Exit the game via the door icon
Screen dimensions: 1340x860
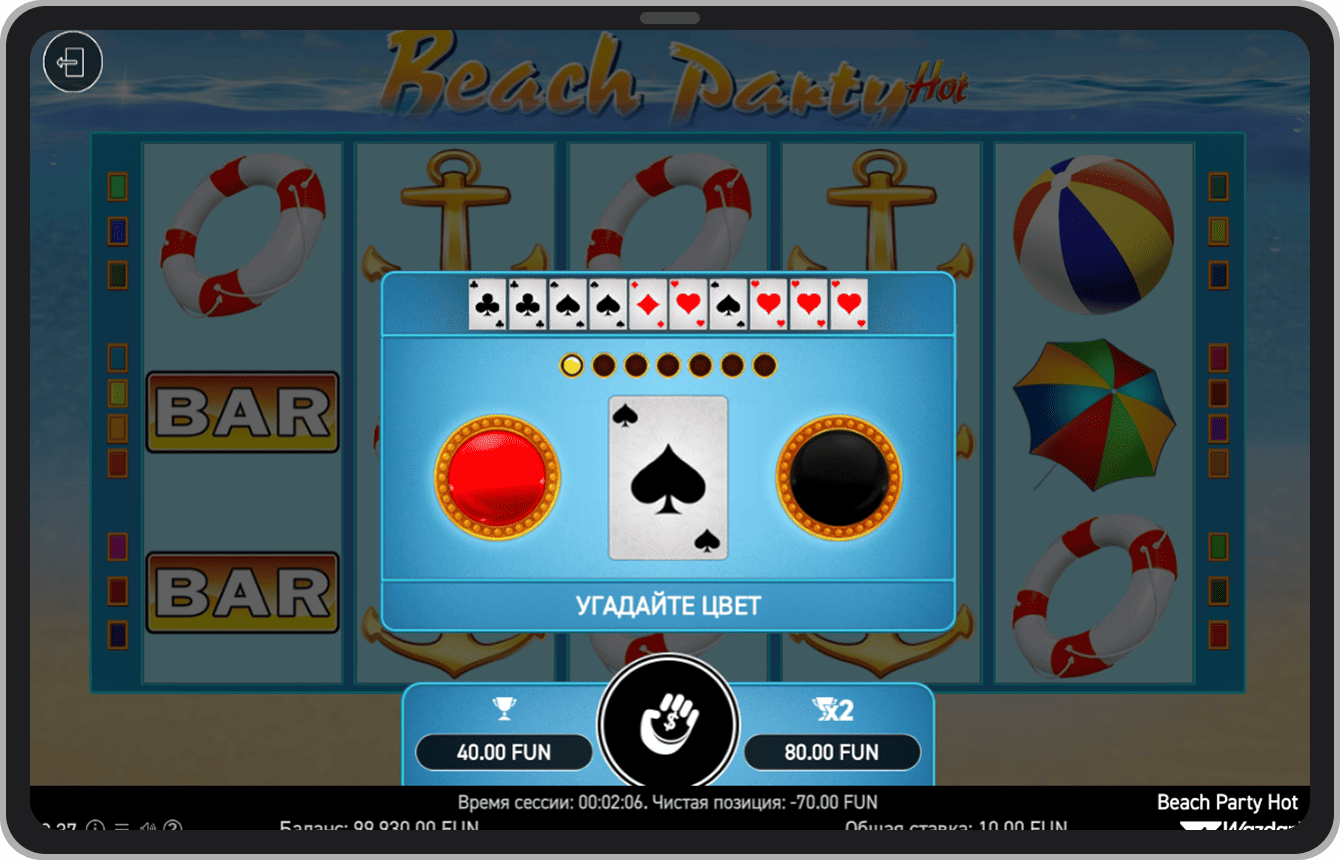click(72, 63)
